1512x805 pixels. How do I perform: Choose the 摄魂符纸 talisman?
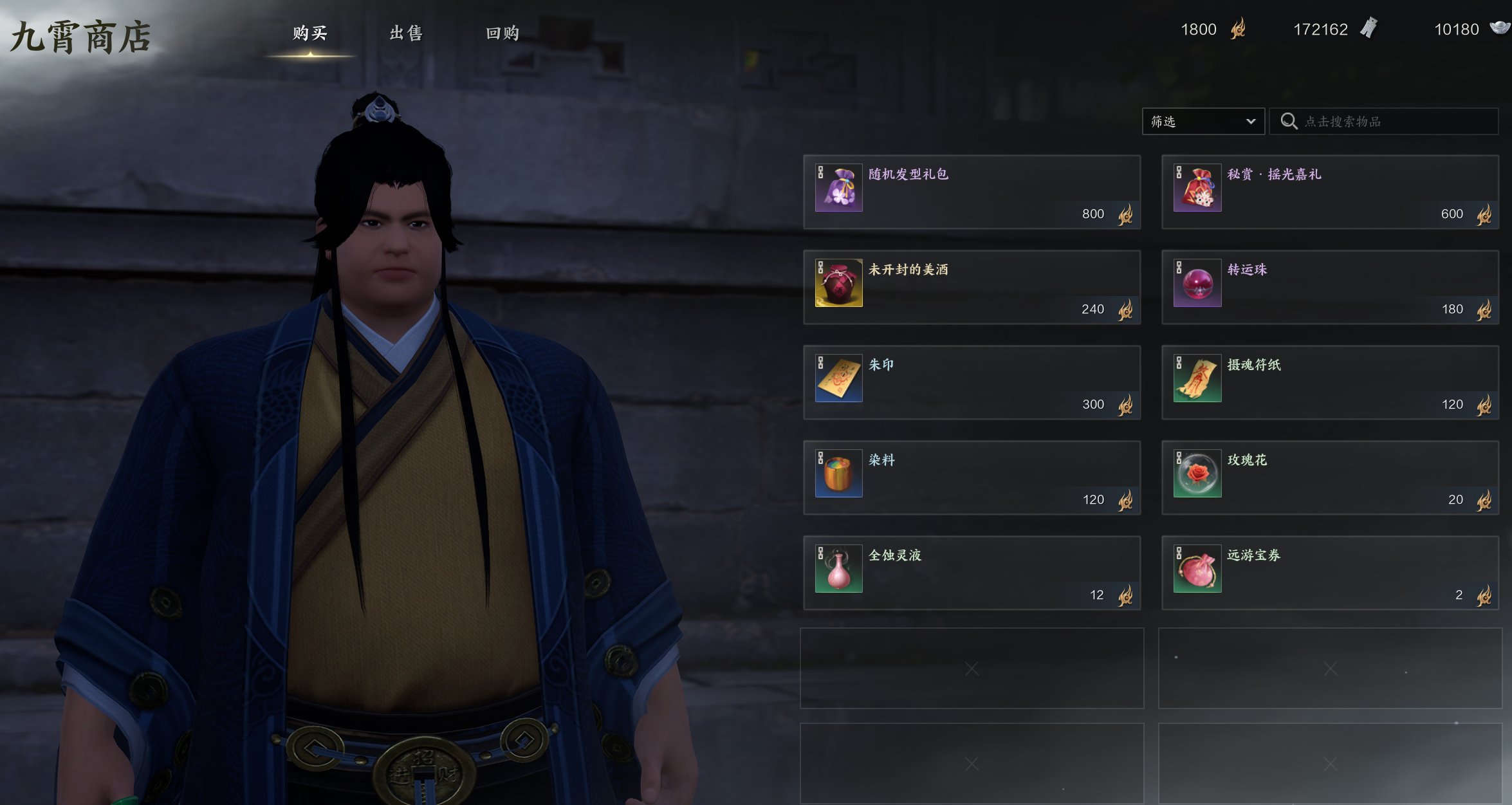pos(1330,382)
